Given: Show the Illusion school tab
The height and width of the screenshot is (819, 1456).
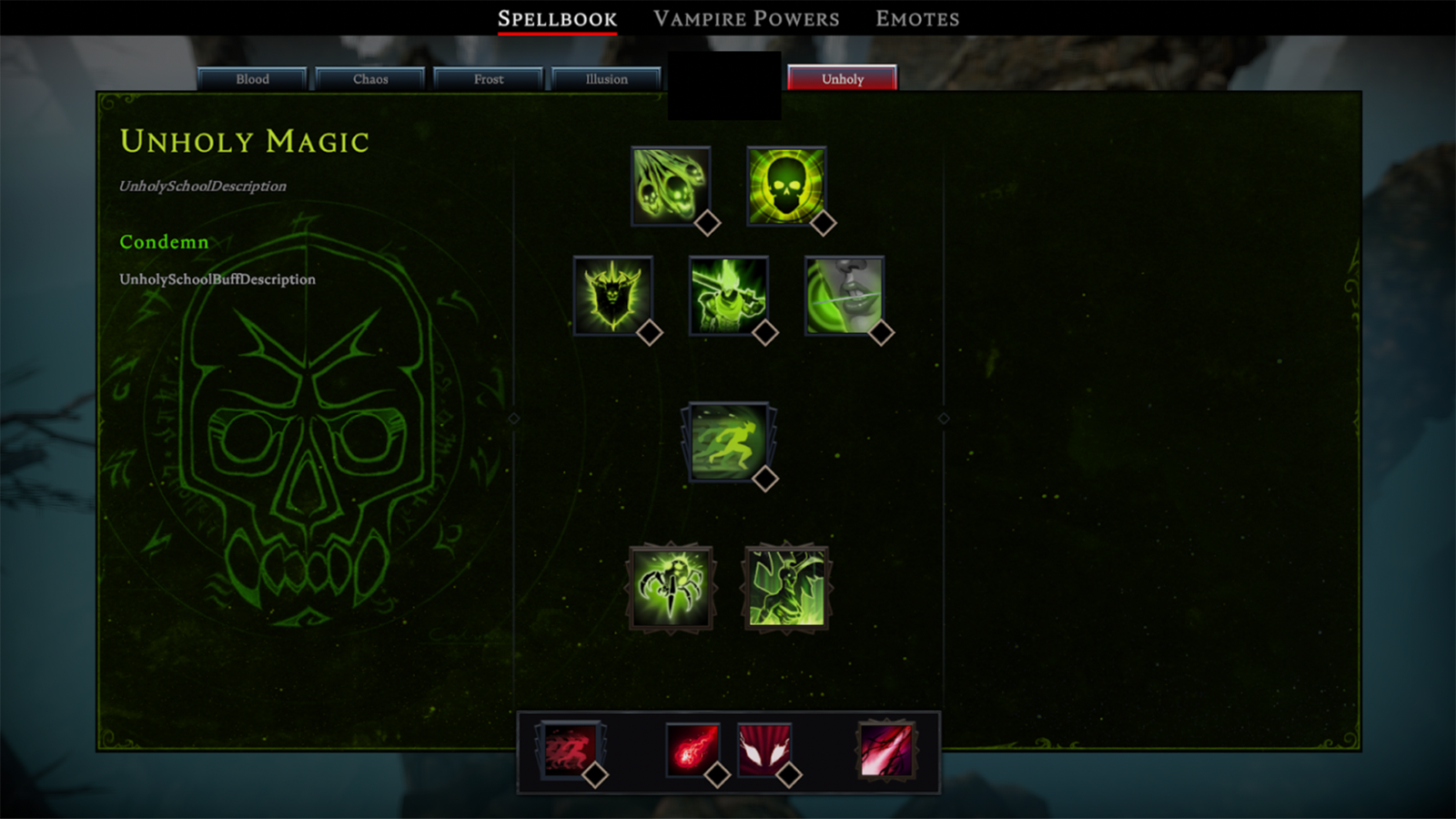Looking at the screenshot, I should pyautogui.click(x=607, y=79).
